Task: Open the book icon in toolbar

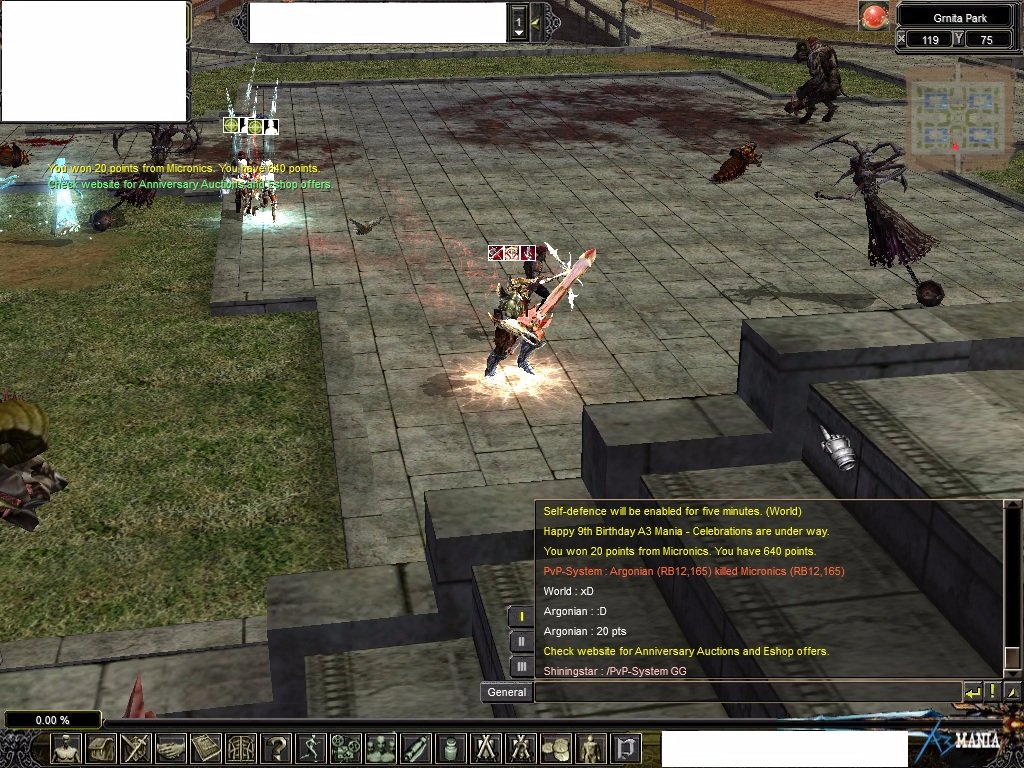Action: click(206, 748)
